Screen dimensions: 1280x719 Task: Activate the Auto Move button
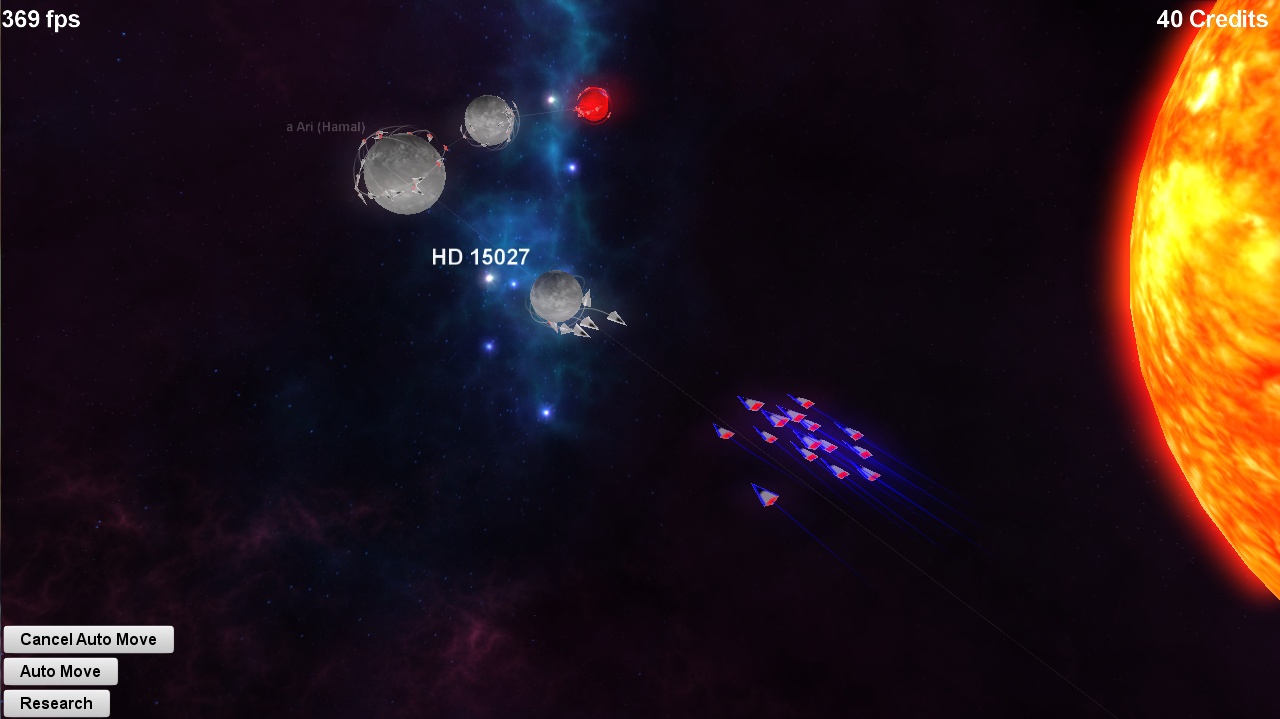(x=60, y=671)
